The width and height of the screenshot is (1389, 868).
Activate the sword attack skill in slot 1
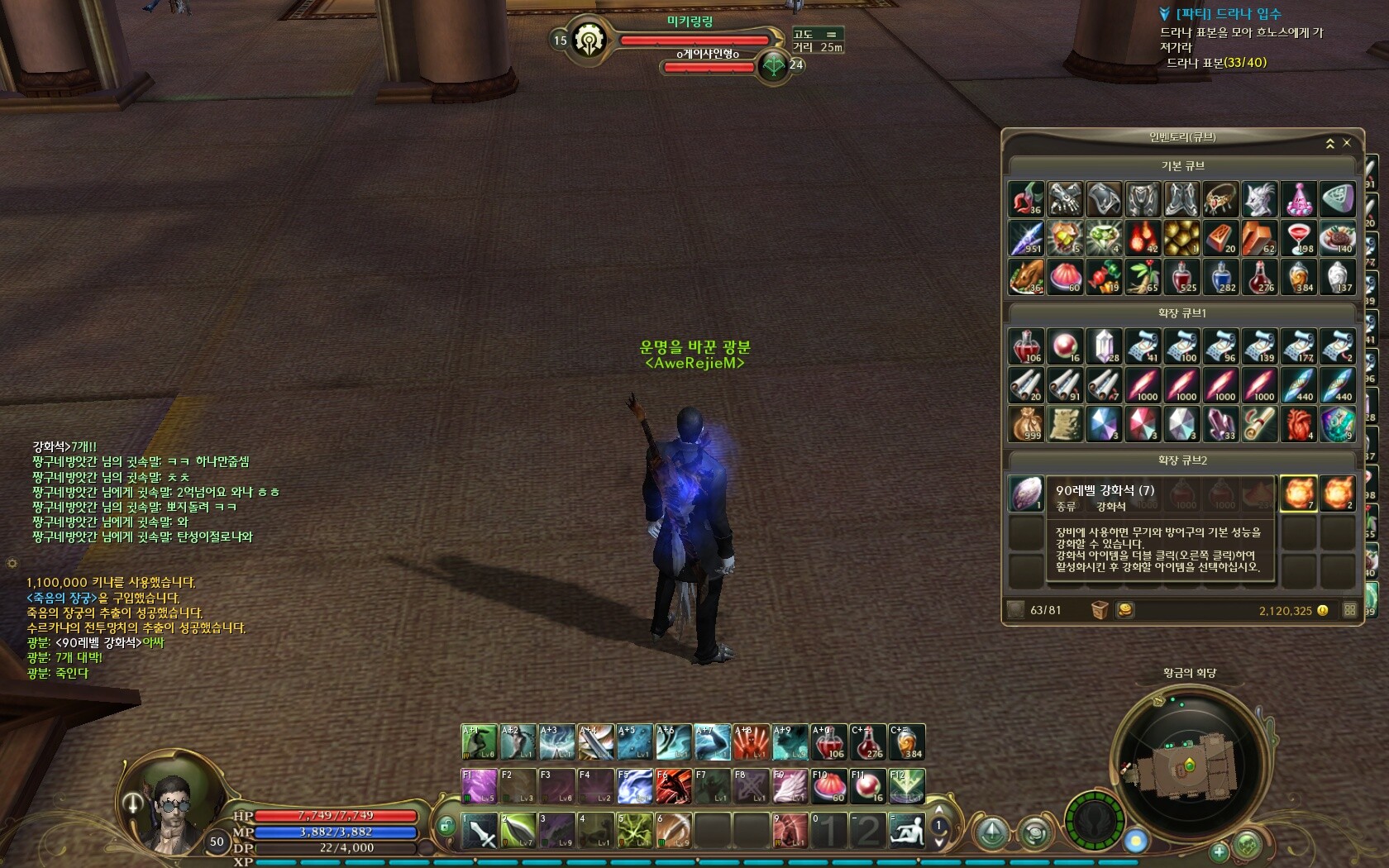click(x=480, y=830)
